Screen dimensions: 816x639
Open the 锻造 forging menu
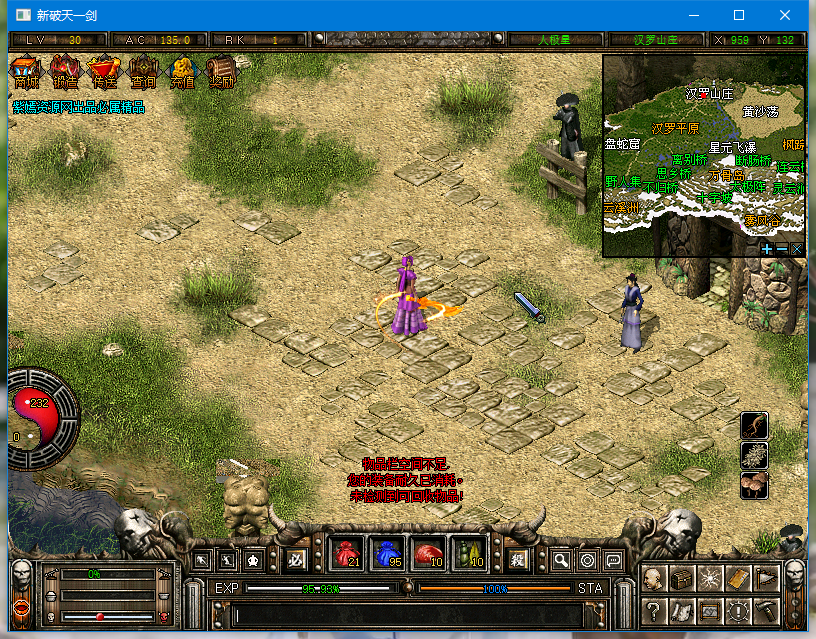[66, 72]
